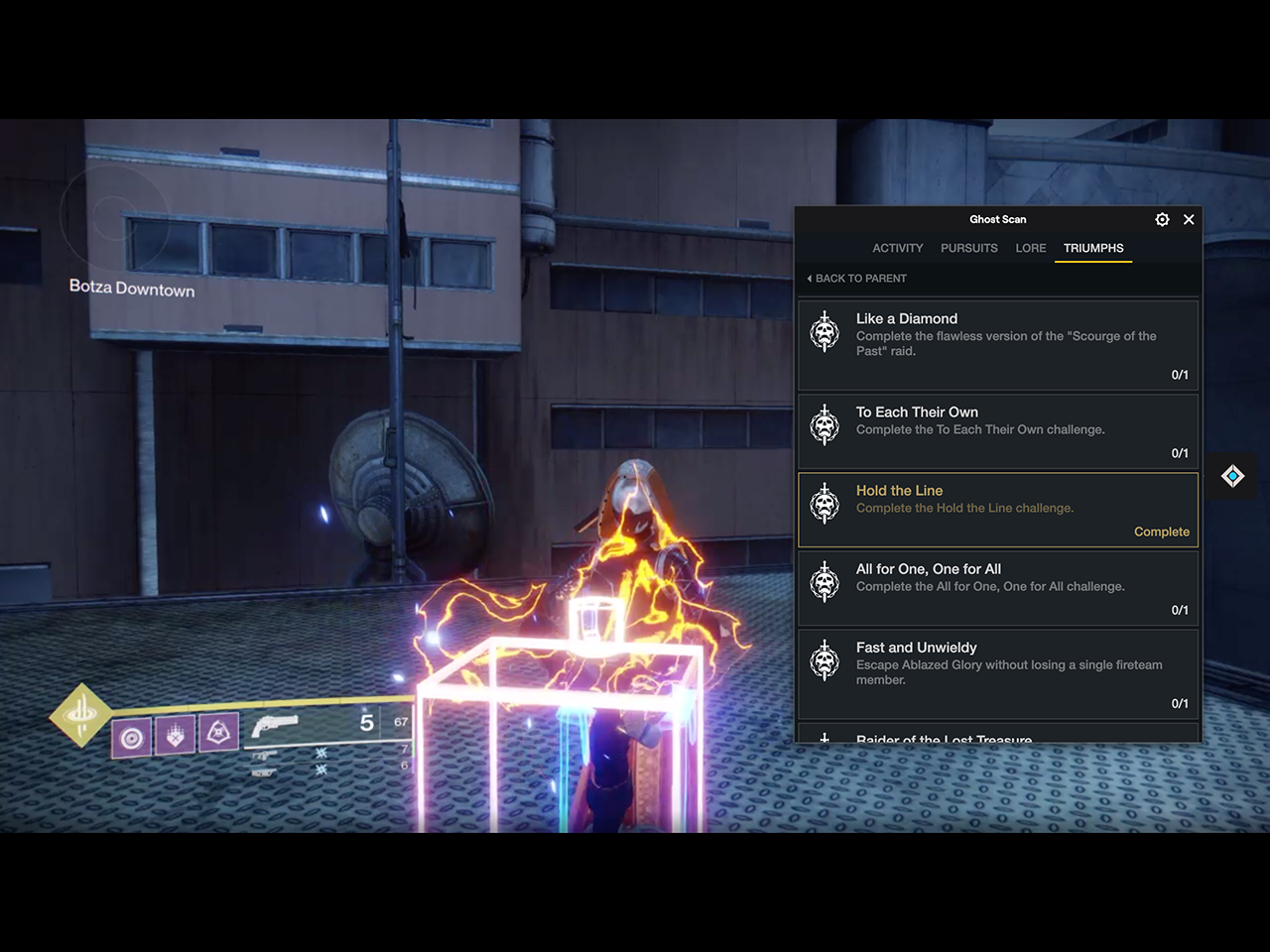
Task: Switch to the Pursuits tab
Action: 968,248
